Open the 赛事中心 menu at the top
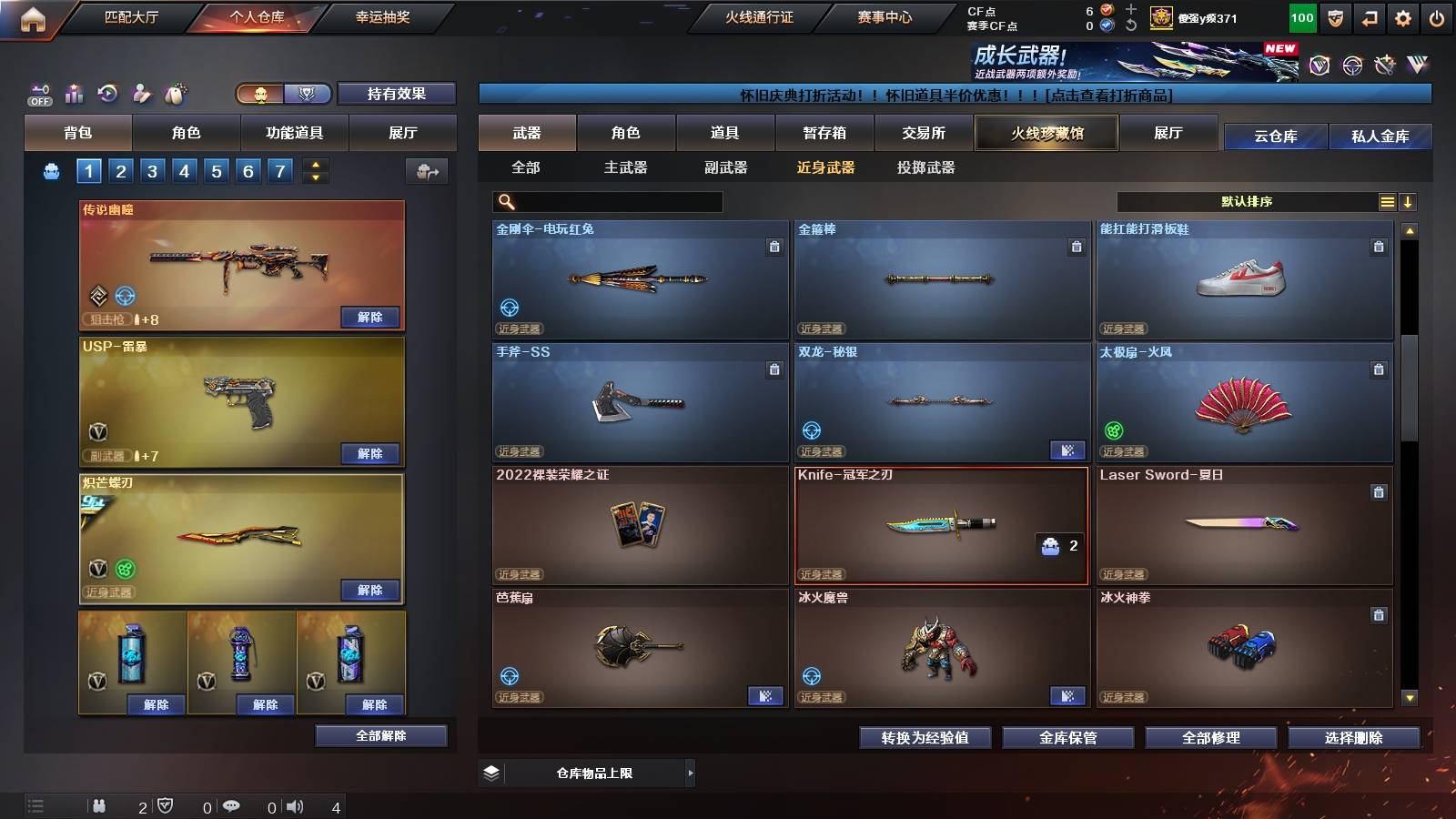1456x819 pixels. click(x=885, y=16)
